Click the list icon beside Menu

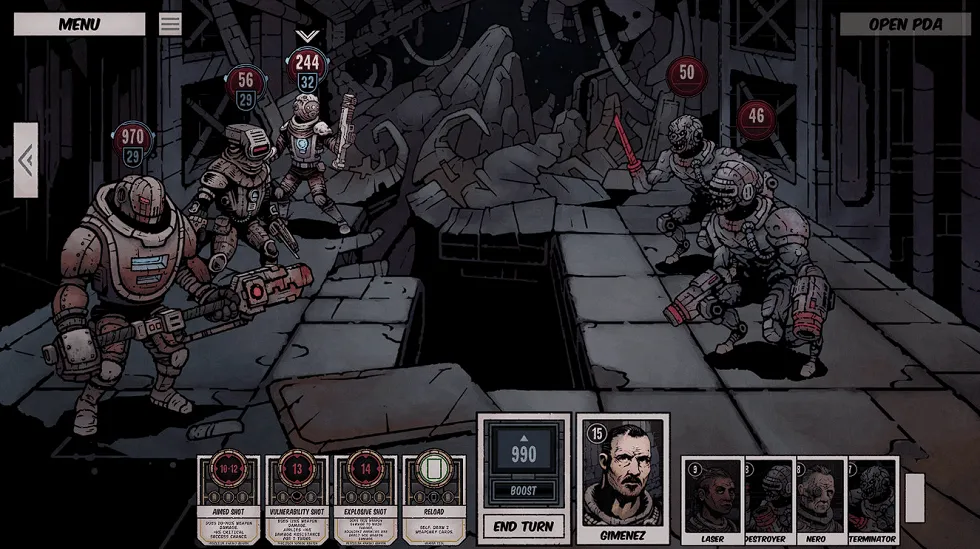(x=170, y=24)
